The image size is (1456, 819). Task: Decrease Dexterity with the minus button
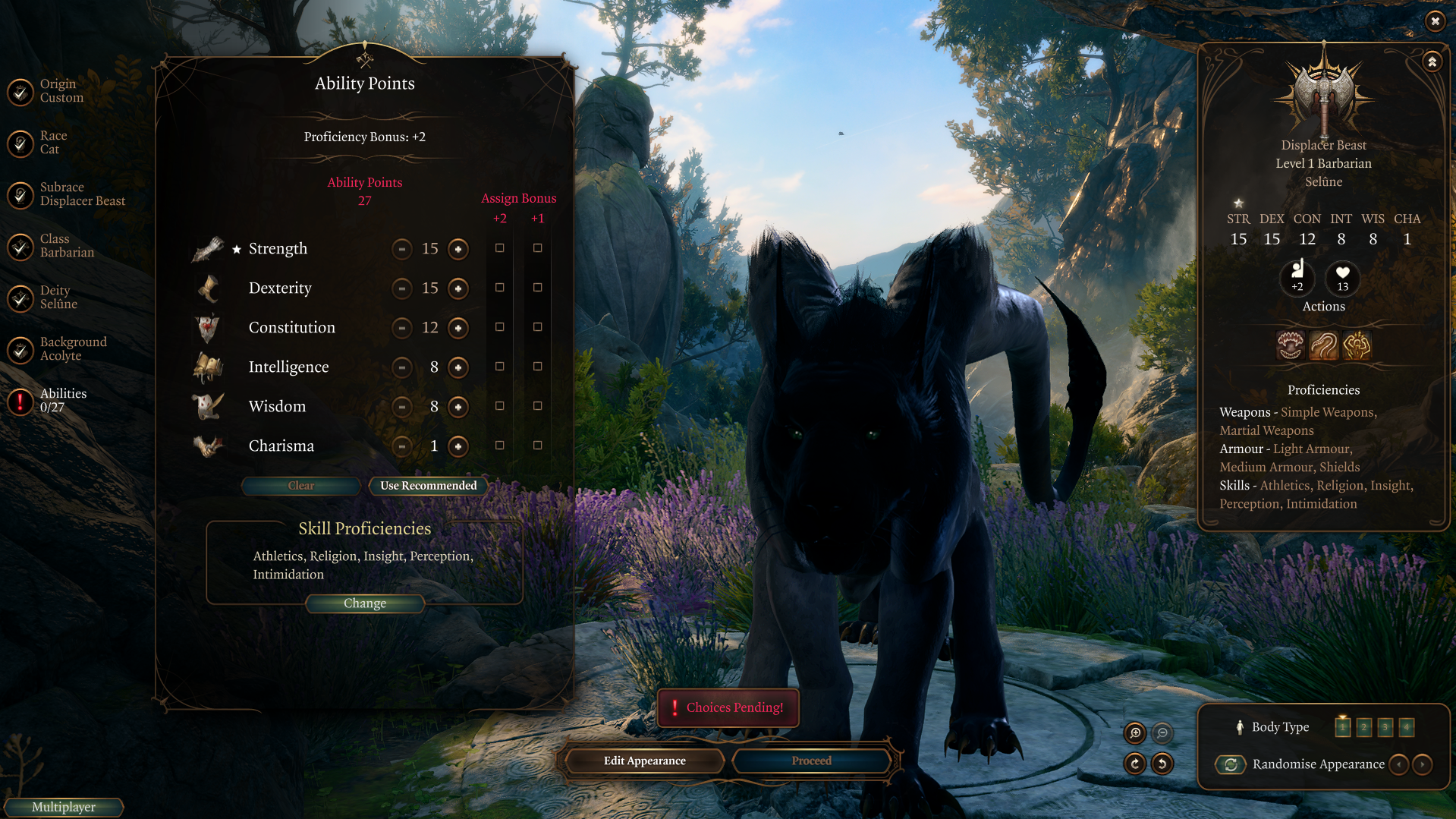coord(402,288)
